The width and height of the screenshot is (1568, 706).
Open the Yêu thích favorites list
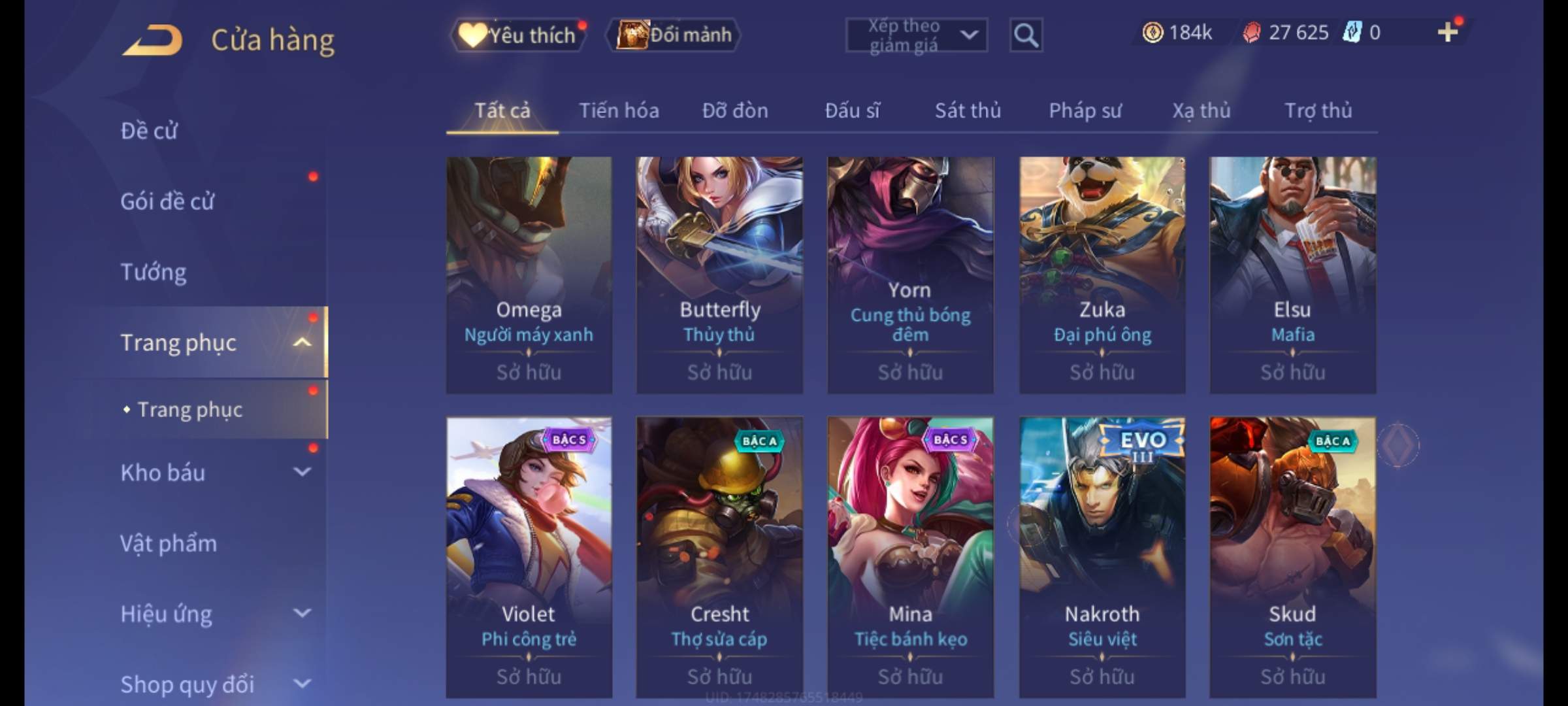pos(518,35)
